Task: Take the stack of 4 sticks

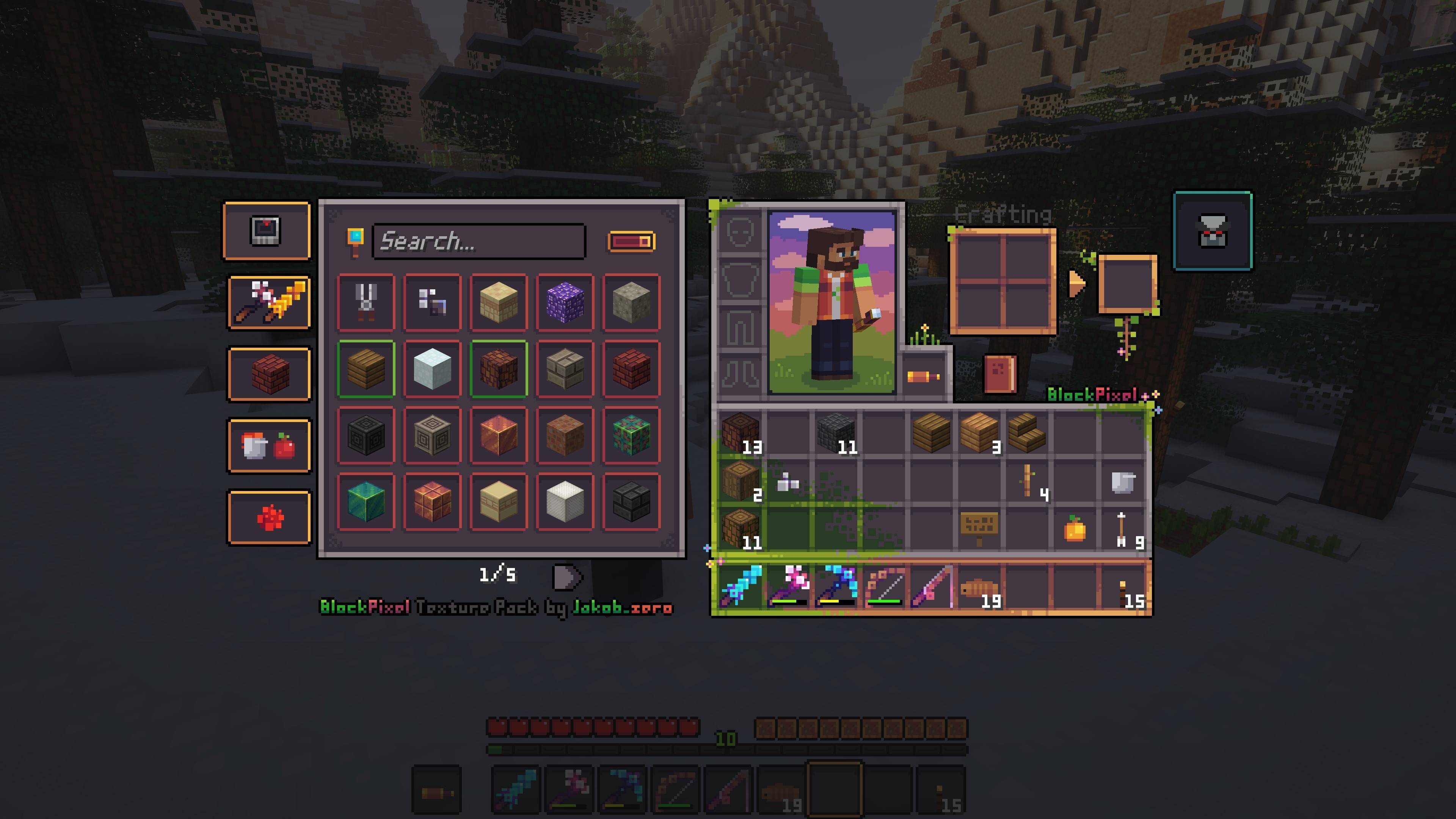Action: coord(1028,482)
